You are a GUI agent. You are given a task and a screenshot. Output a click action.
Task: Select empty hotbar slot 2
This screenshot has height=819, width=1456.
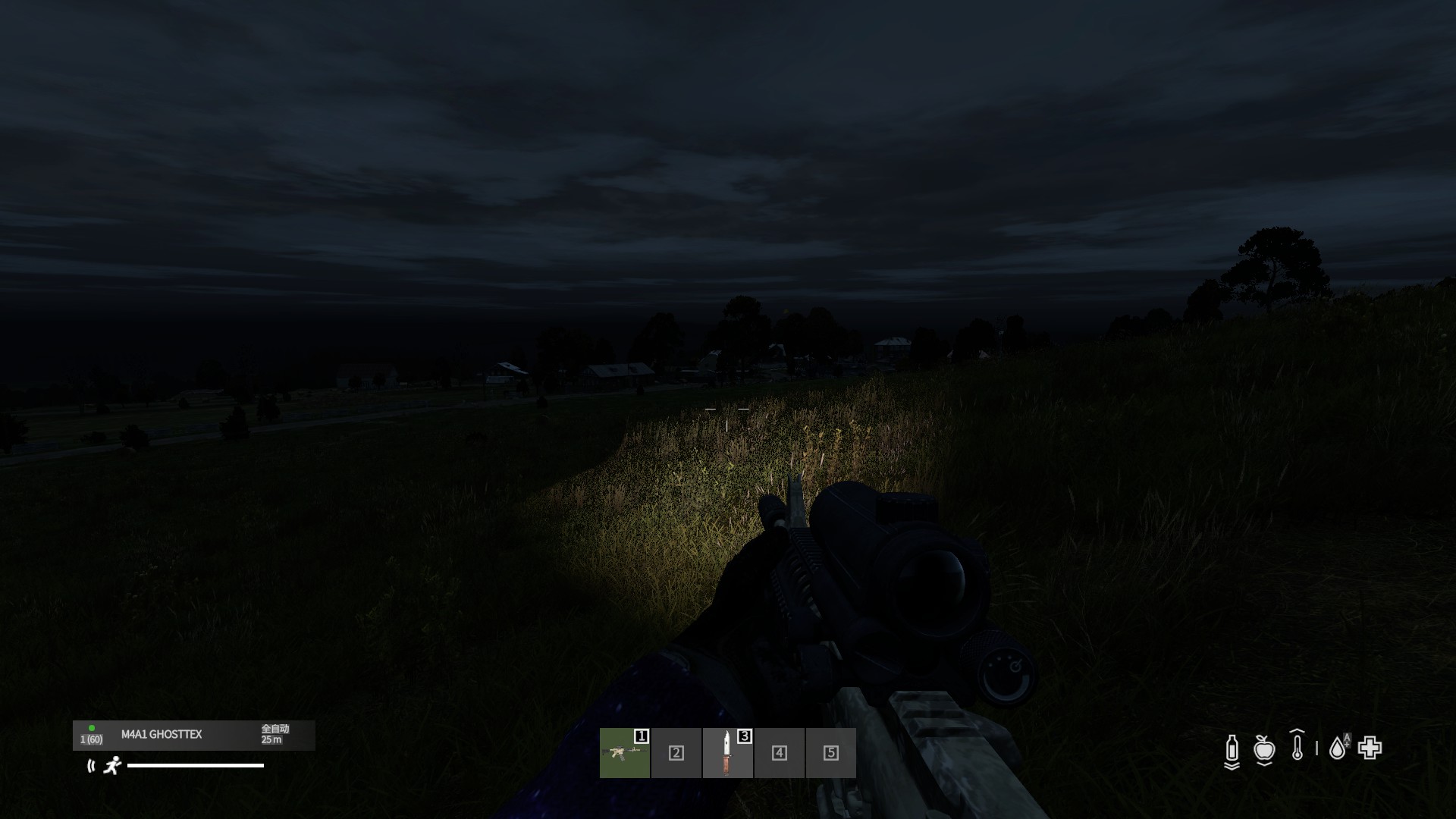[x=676, y=752]
